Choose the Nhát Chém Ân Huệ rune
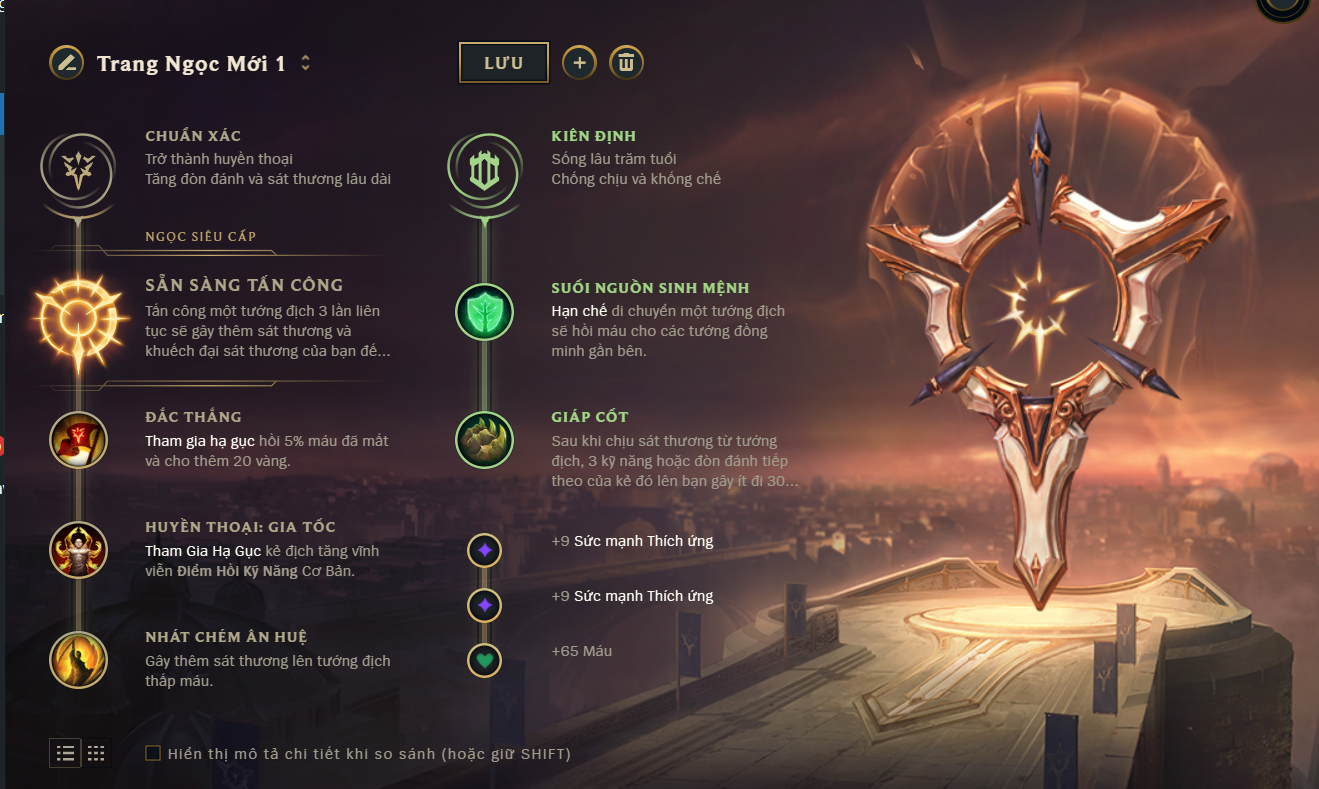This screenshot has height=789, width=1319. (x=78, y=660)
